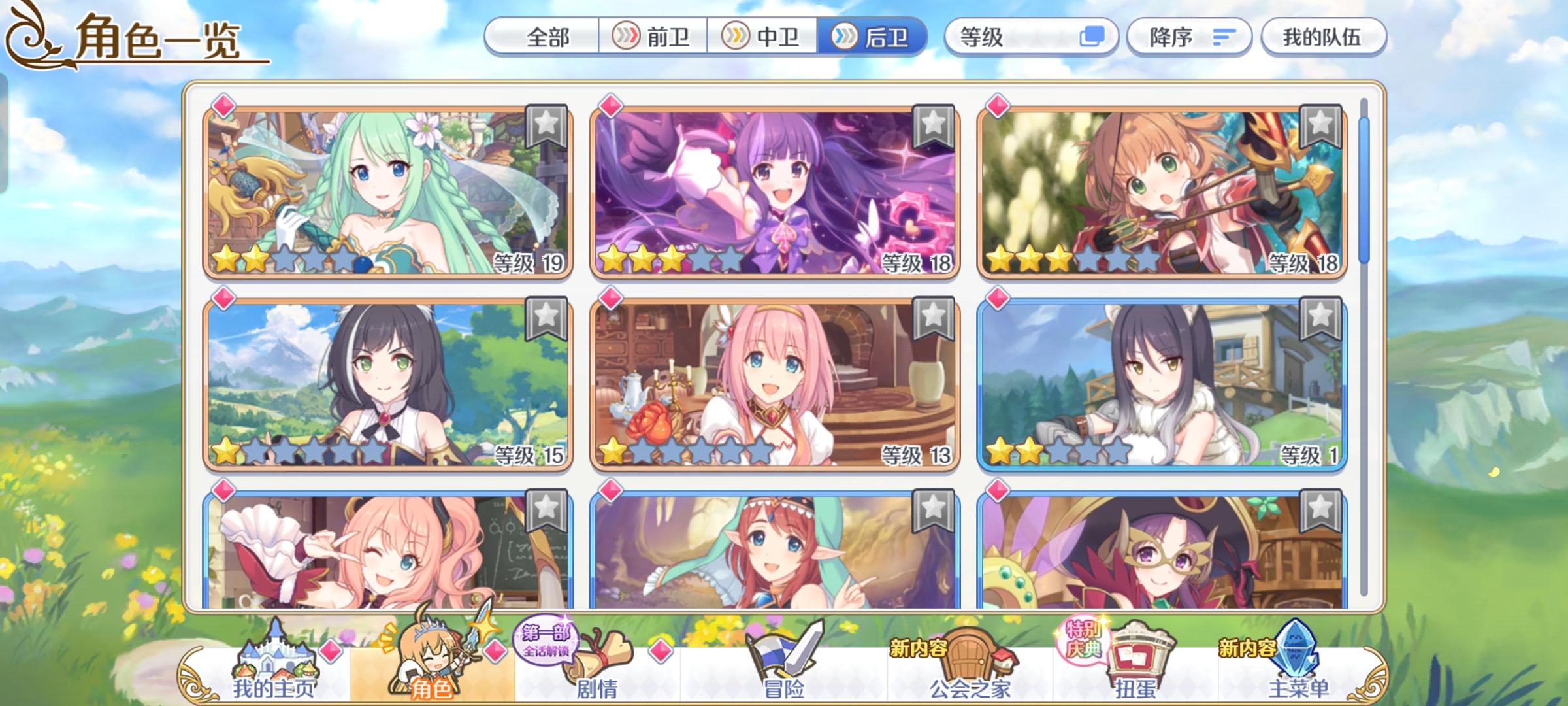Open 我的队伍 team screen

click(x=1324, y=37)
